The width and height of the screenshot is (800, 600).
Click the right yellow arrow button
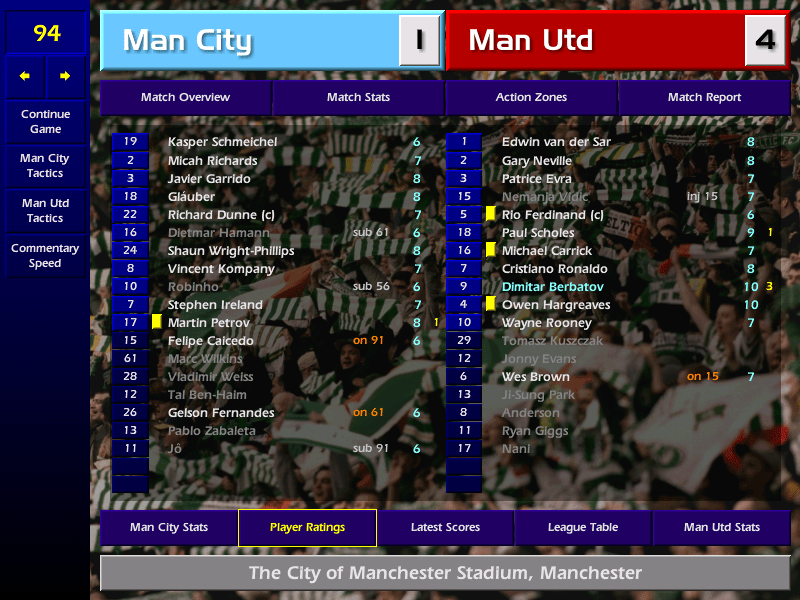(66, 76)
